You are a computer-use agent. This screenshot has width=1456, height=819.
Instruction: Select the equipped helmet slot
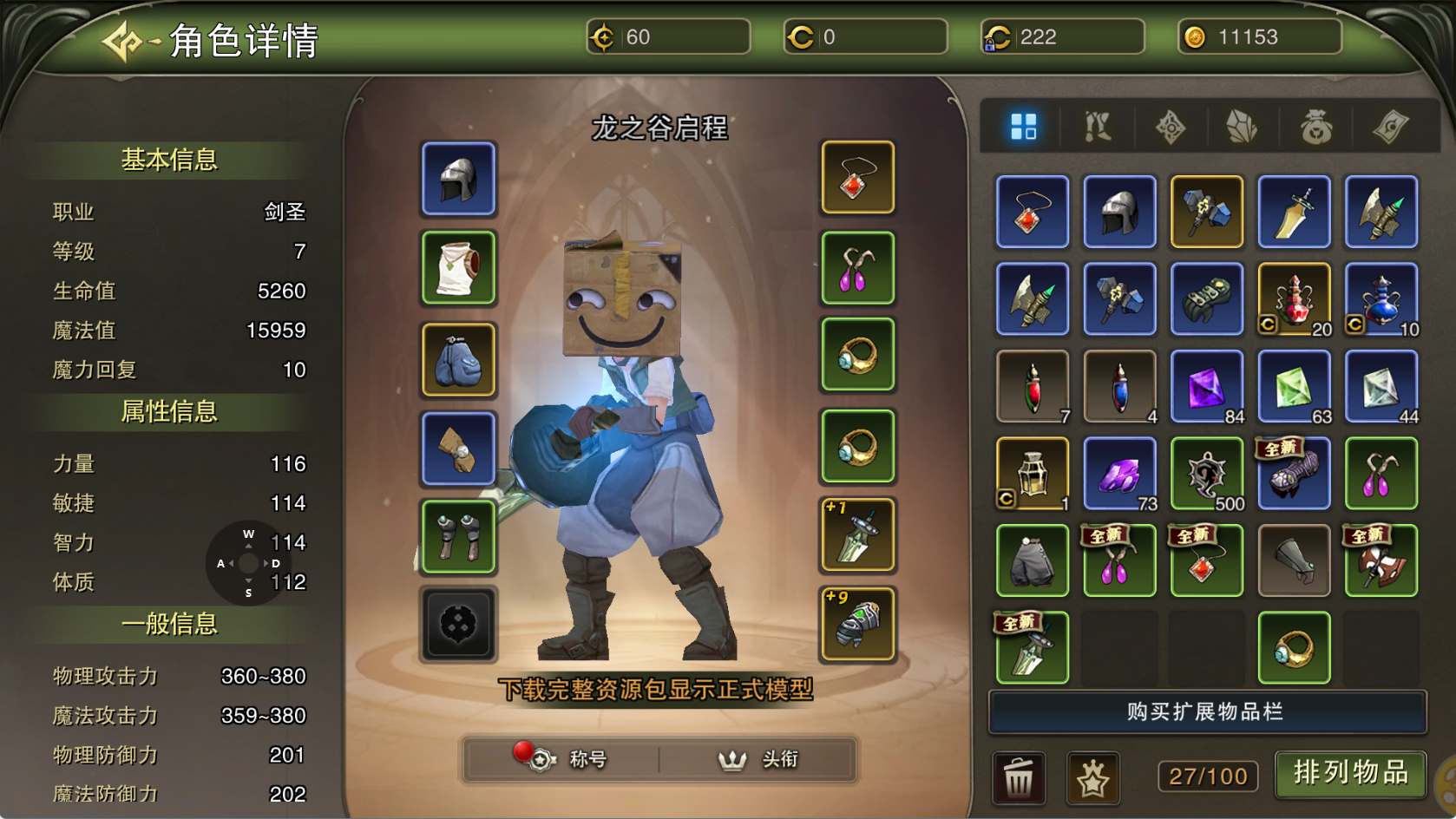(x=459, y=178)
